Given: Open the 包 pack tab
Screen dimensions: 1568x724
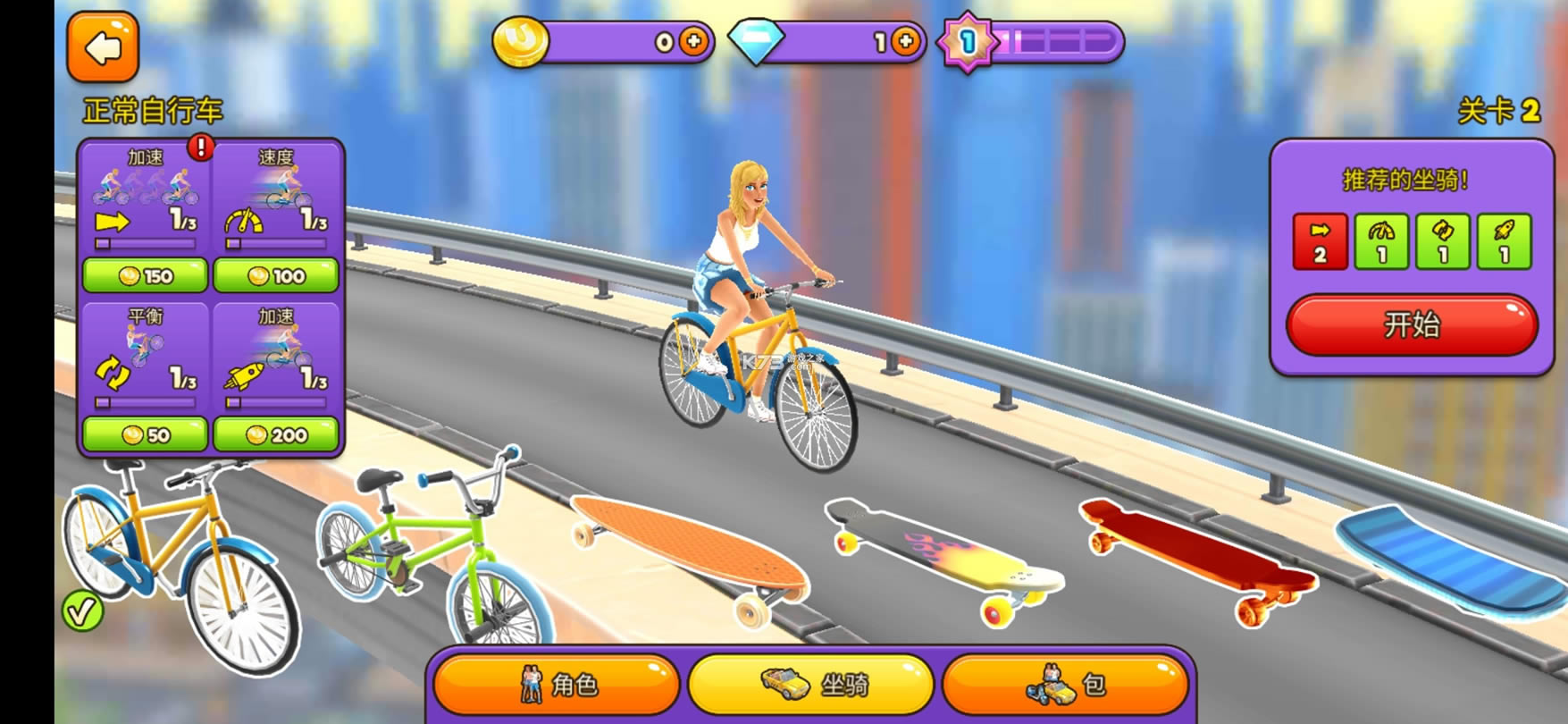Looking at the screenshot, I should coord(1066,685).
